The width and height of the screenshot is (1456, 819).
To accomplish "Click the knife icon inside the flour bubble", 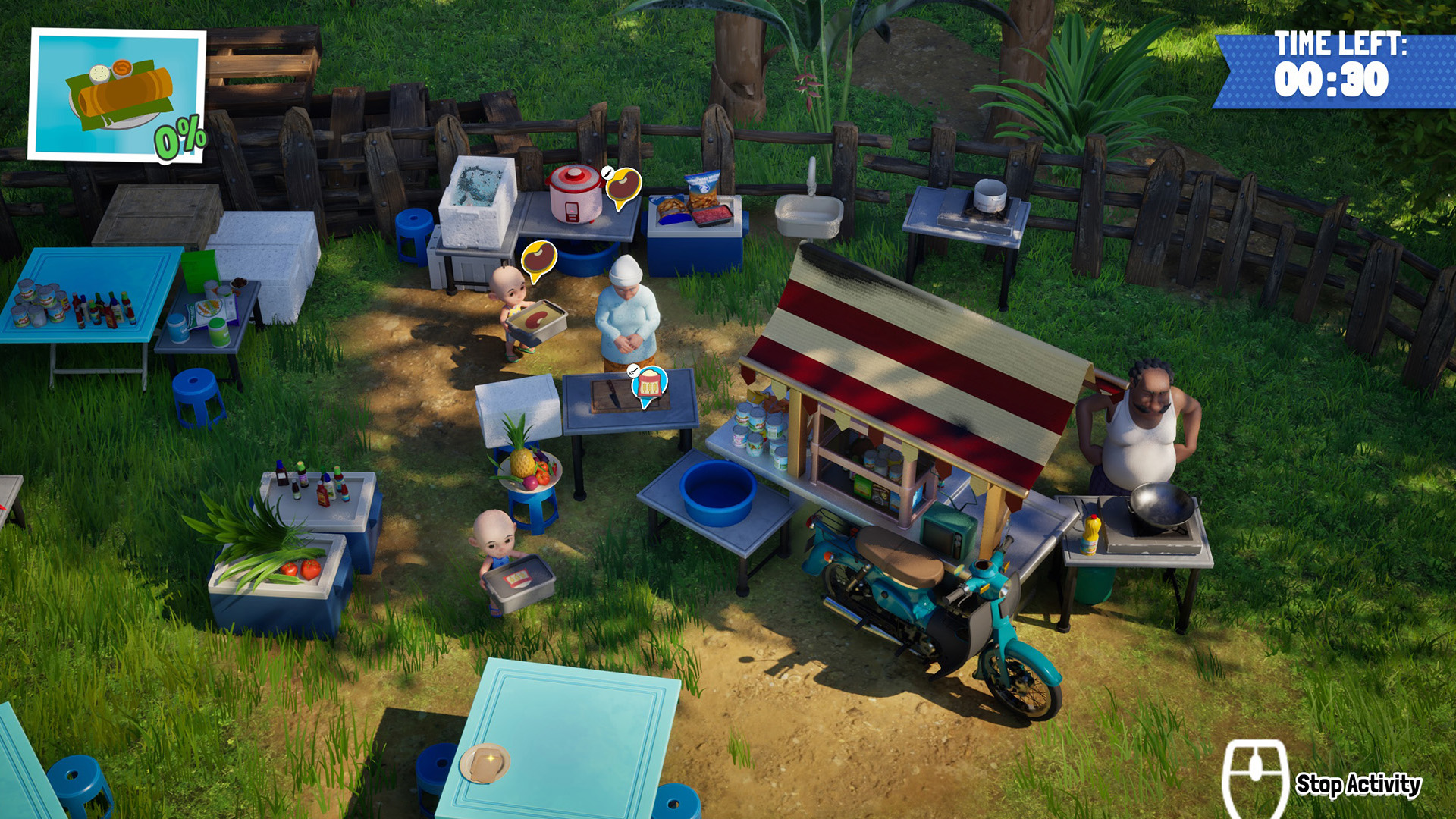I will coord(633,371).
